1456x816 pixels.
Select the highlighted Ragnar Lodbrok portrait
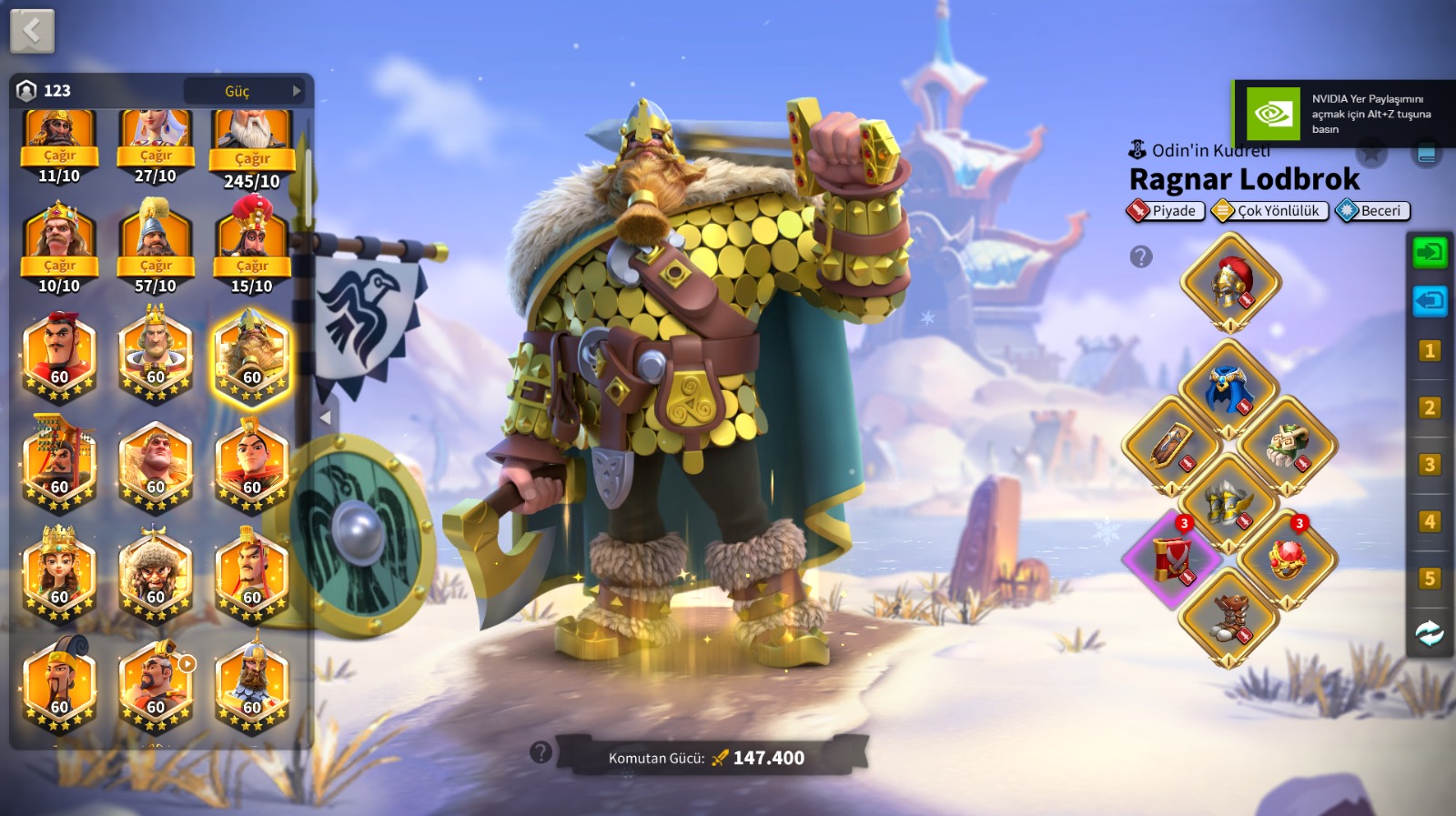coord(252,358)
